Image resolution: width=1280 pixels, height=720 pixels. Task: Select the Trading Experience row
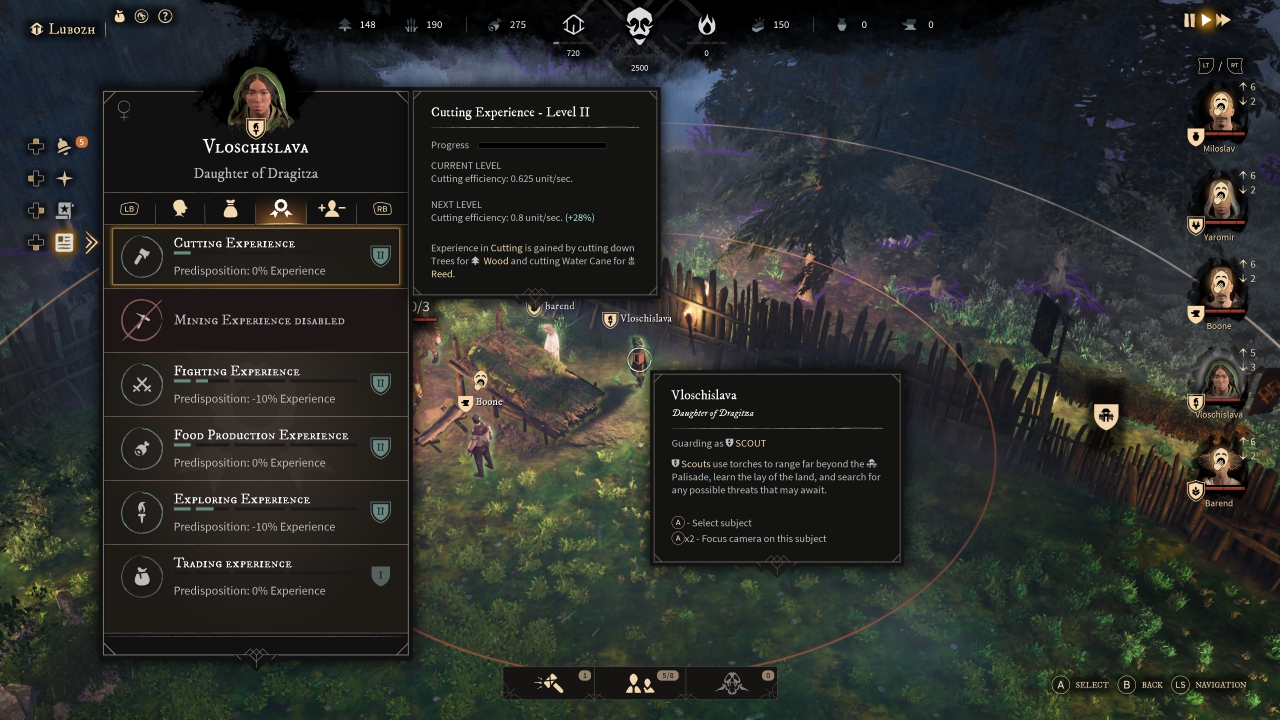tap(256, 576)
